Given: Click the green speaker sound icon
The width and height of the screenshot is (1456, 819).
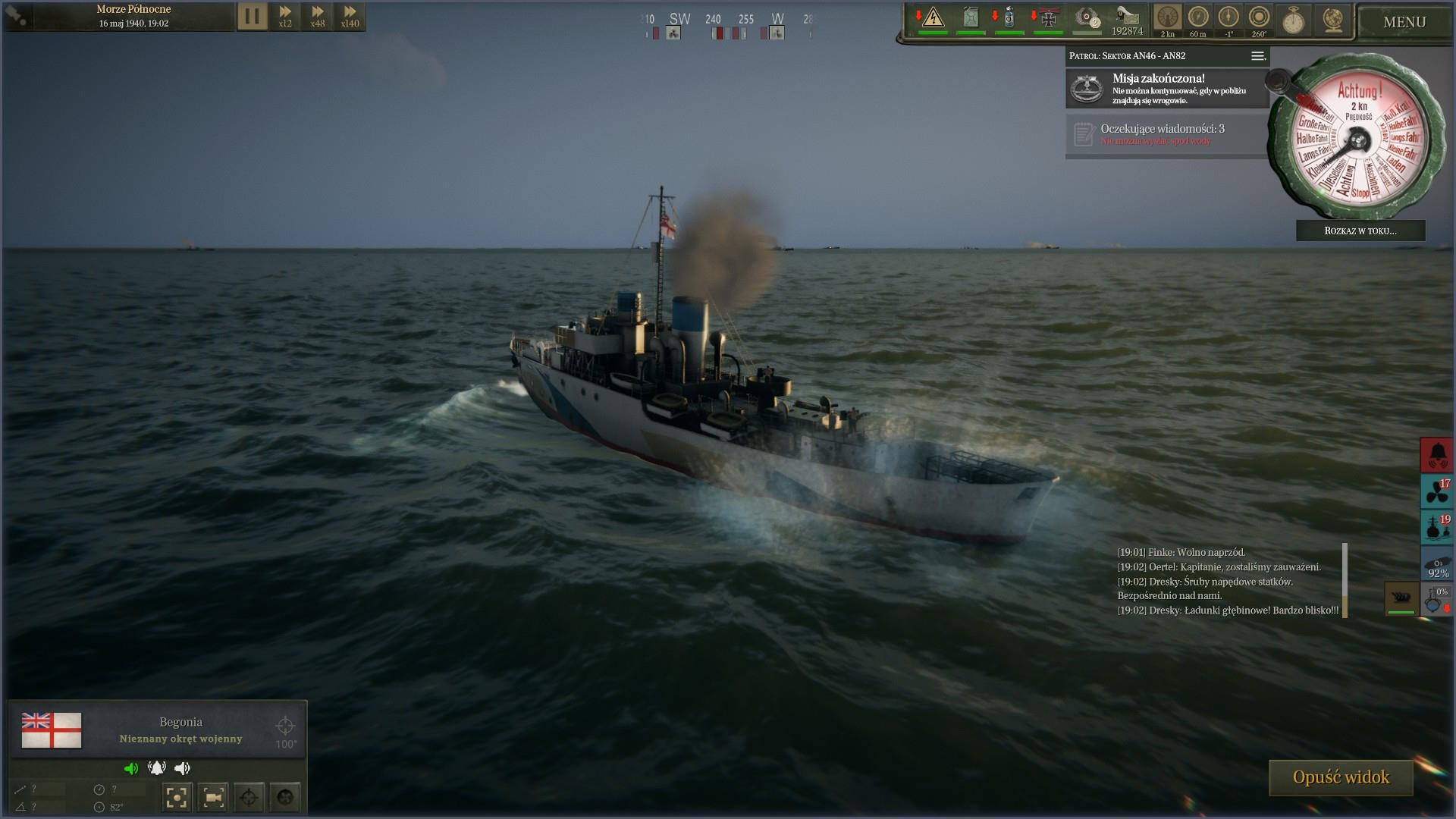Looking at the screenshot, I should click(131, 768).
